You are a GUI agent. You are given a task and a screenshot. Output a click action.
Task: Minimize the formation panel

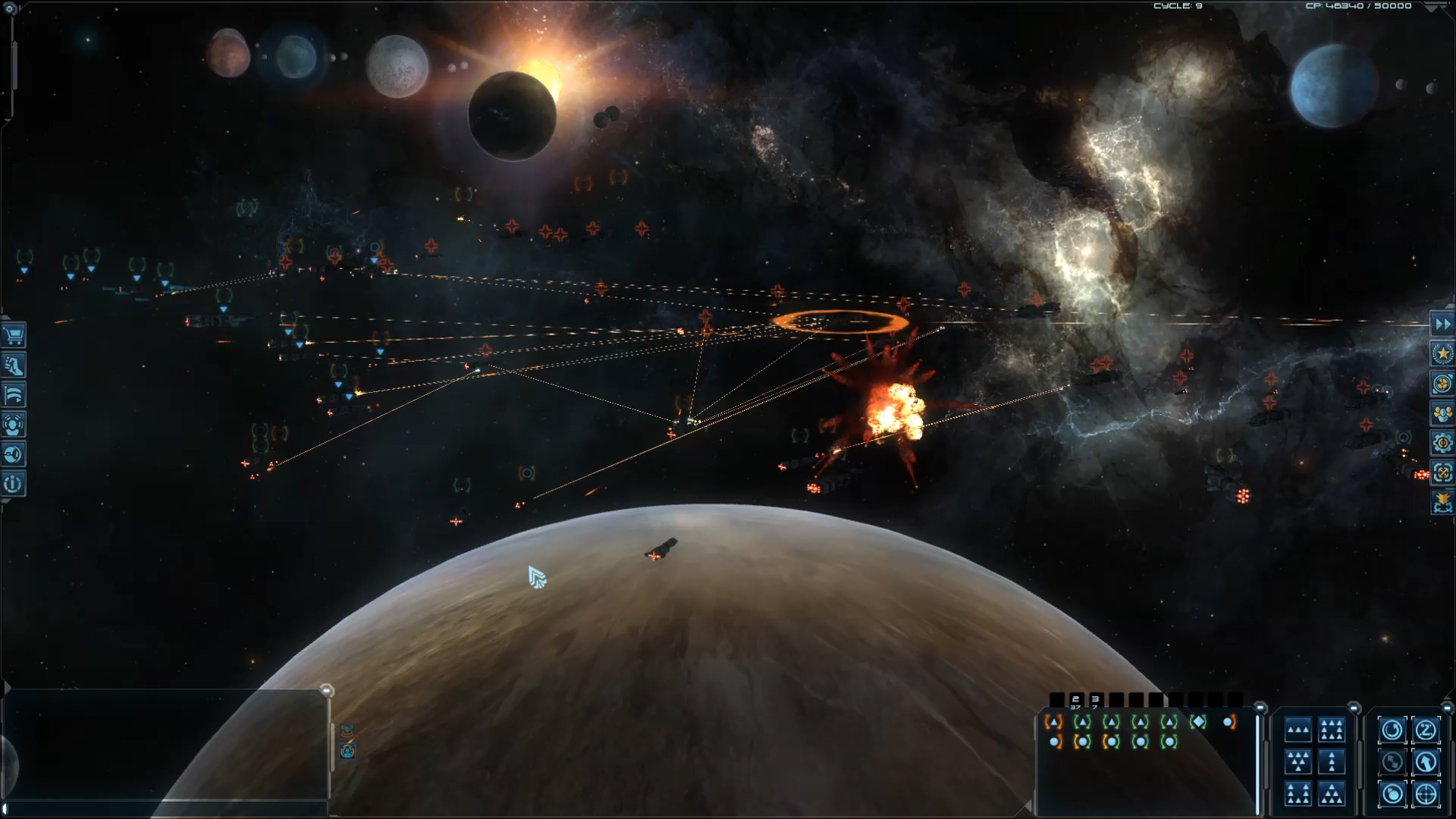(x=1354, y=708)
